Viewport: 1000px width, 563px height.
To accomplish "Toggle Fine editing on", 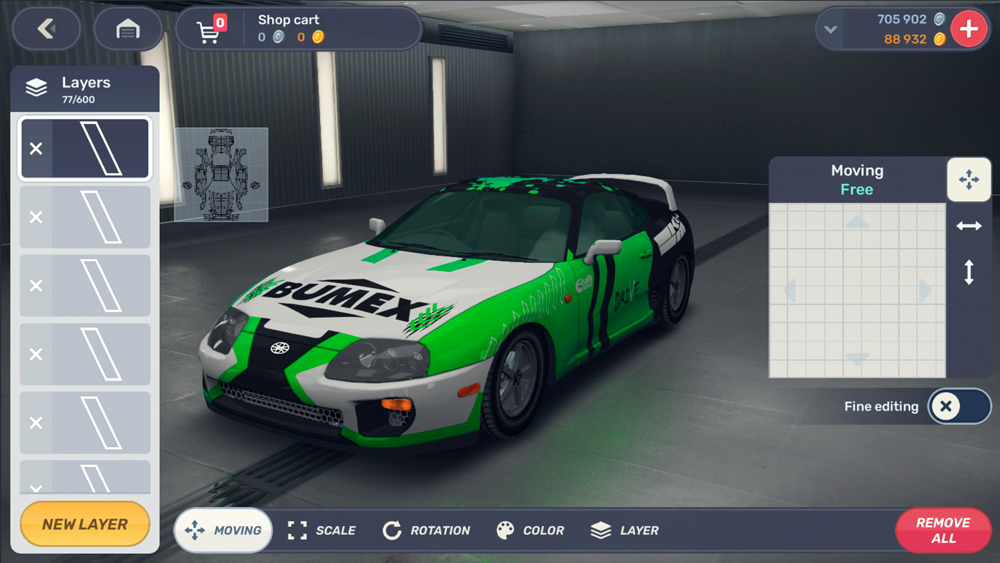I will coord(958,406).
